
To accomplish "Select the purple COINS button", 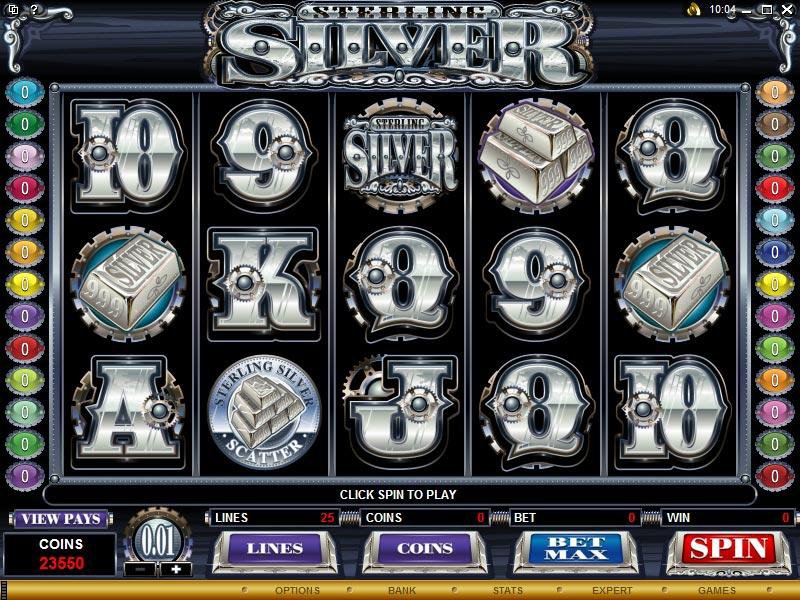I will click(425, 549).
